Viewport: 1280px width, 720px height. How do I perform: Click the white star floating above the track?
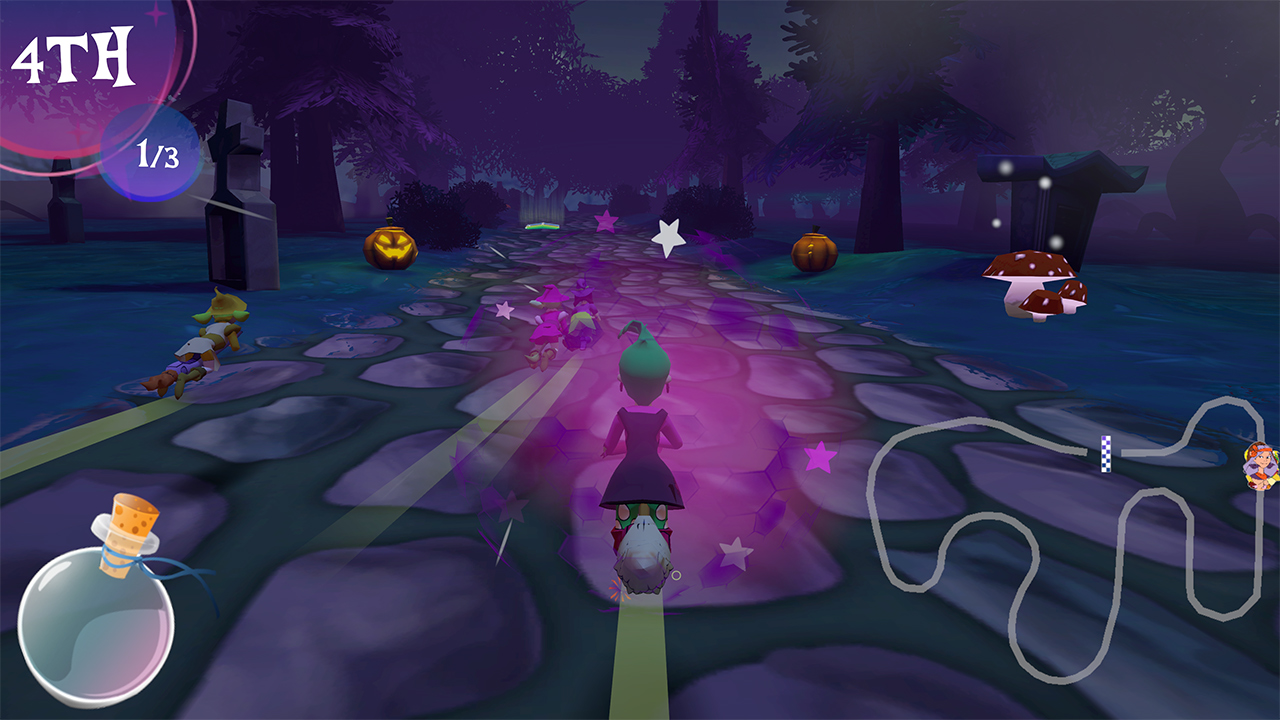668,237
